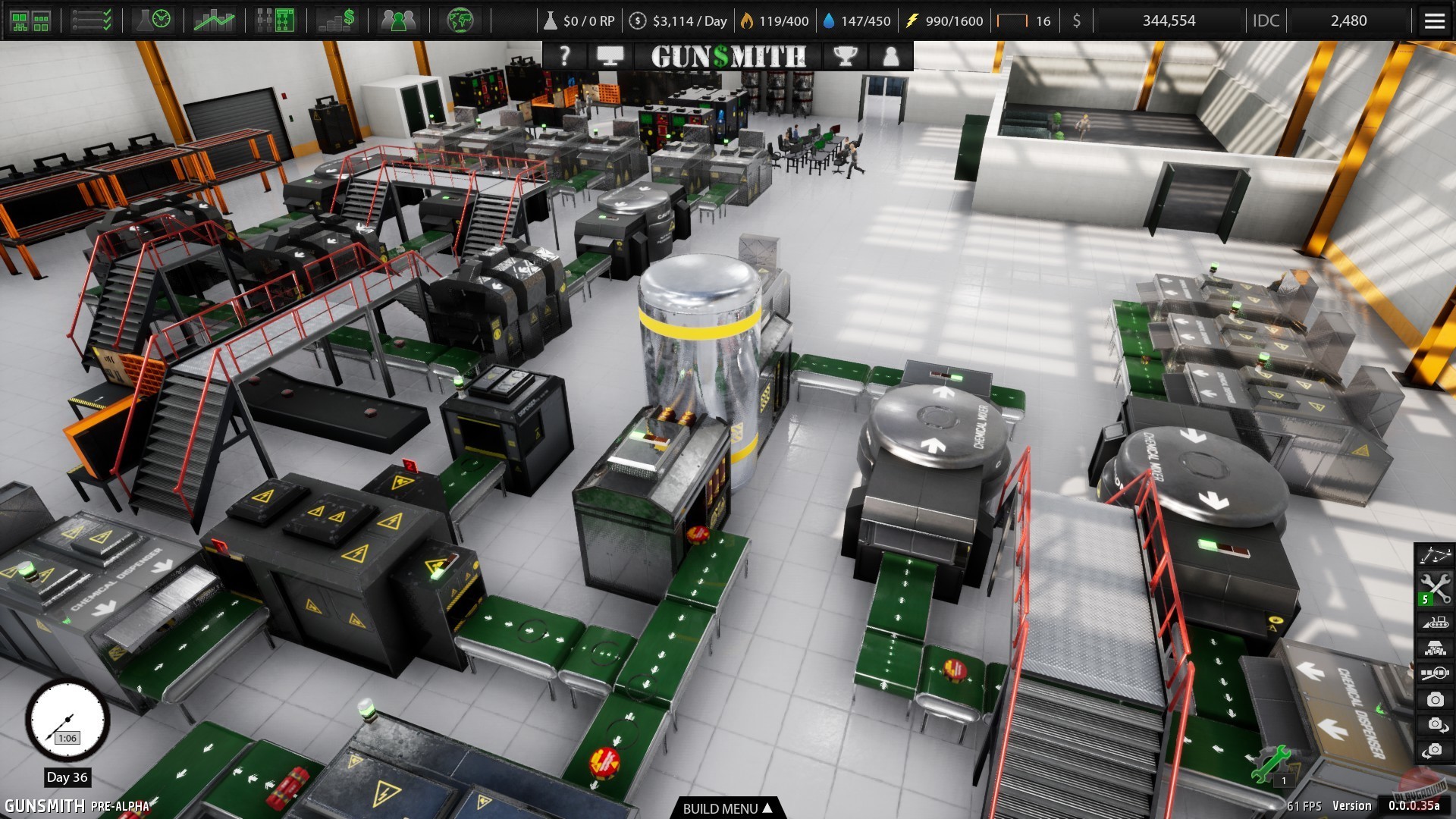This screenshot has height=819, width=1456.
Task: View the production statistics graph
Action: [214, 20]
